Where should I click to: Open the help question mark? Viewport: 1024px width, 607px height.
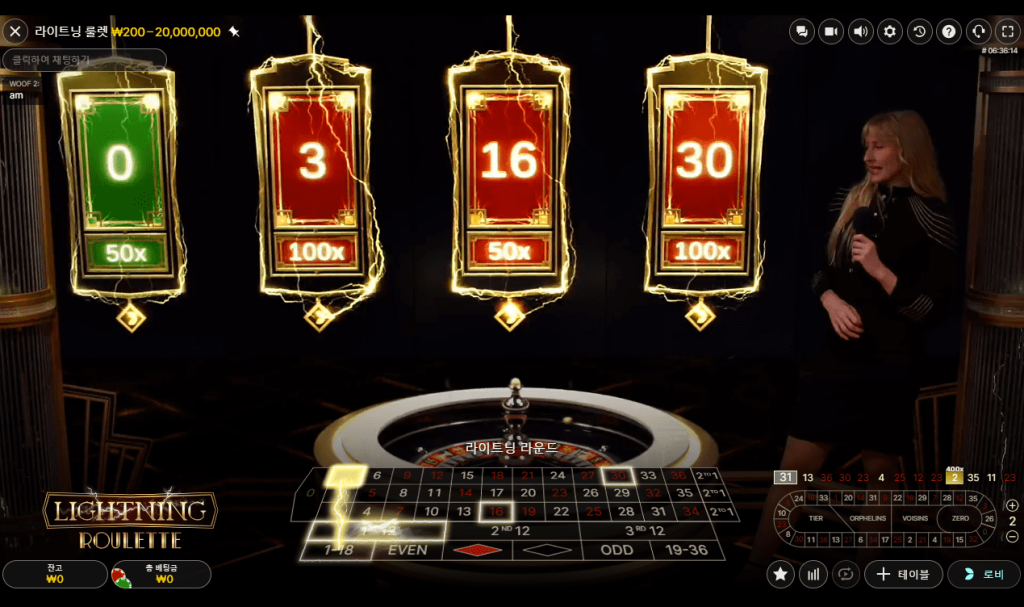(x=949, y=31)
